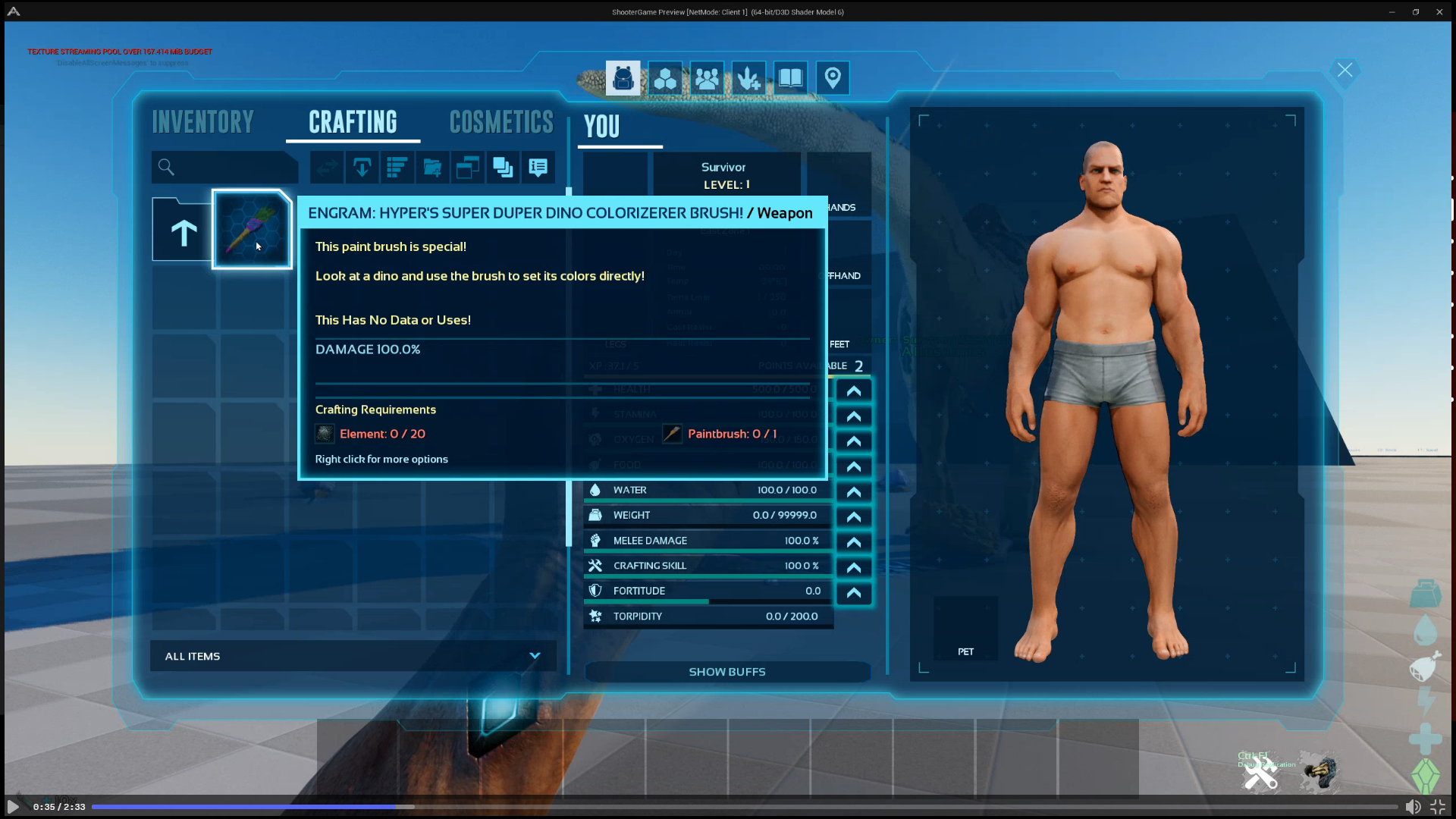Screen dimensions: 1456x819
Task: Select the Crafting tab
Action: click(353, 122)
